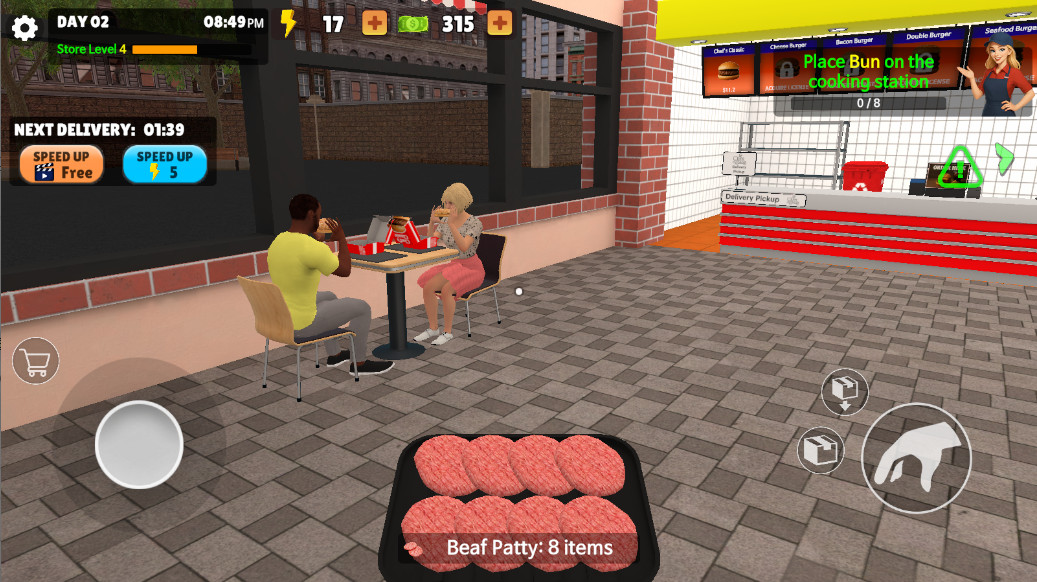The height and width of the screenshot is (582, 1037).
Task: Tap the open box icon button
Action: point(821,450)
